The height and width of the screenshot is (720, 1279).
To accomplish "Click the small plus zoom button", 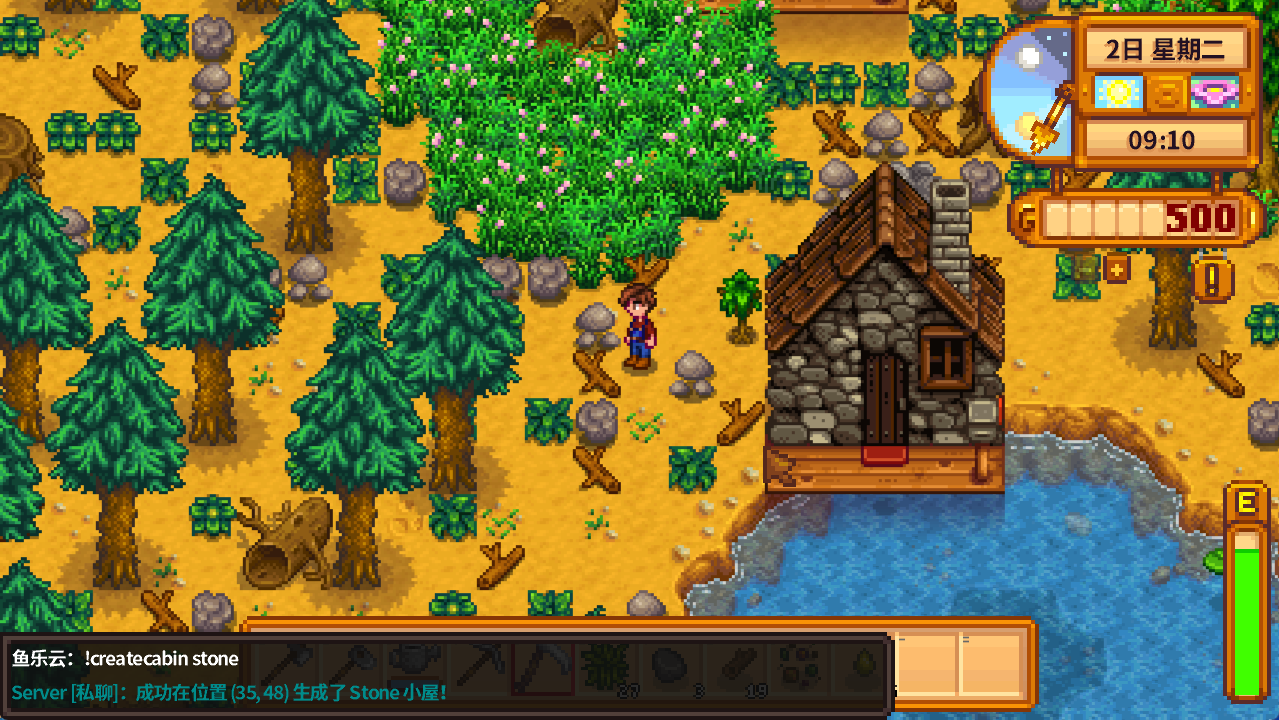I will tap(1116, 268).
